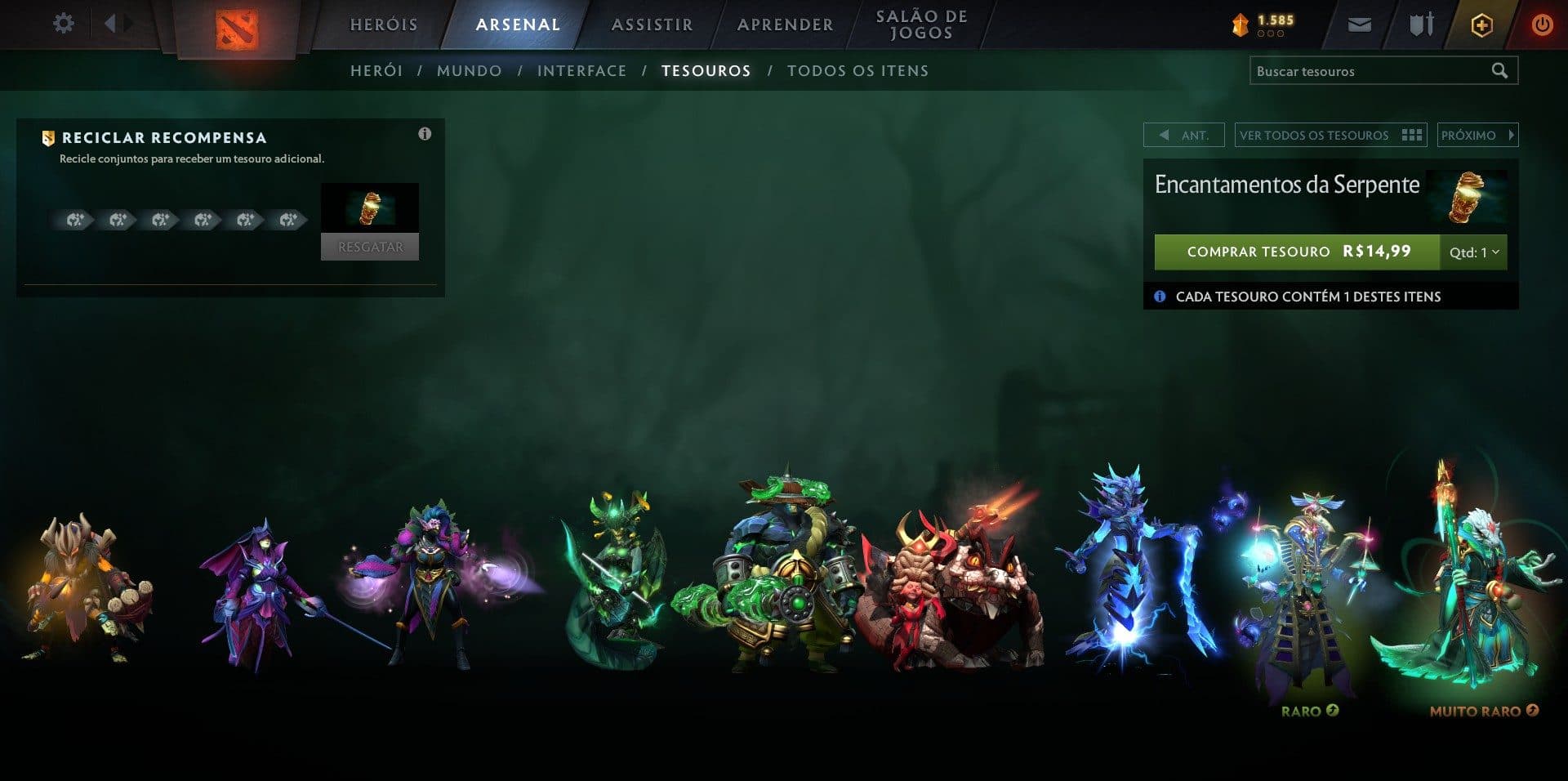Image resolution: width=1568 pixels, height=781 pixels.
Task: Open the Qtd quantity dropdown
Action: click(x=1473, y=252)
